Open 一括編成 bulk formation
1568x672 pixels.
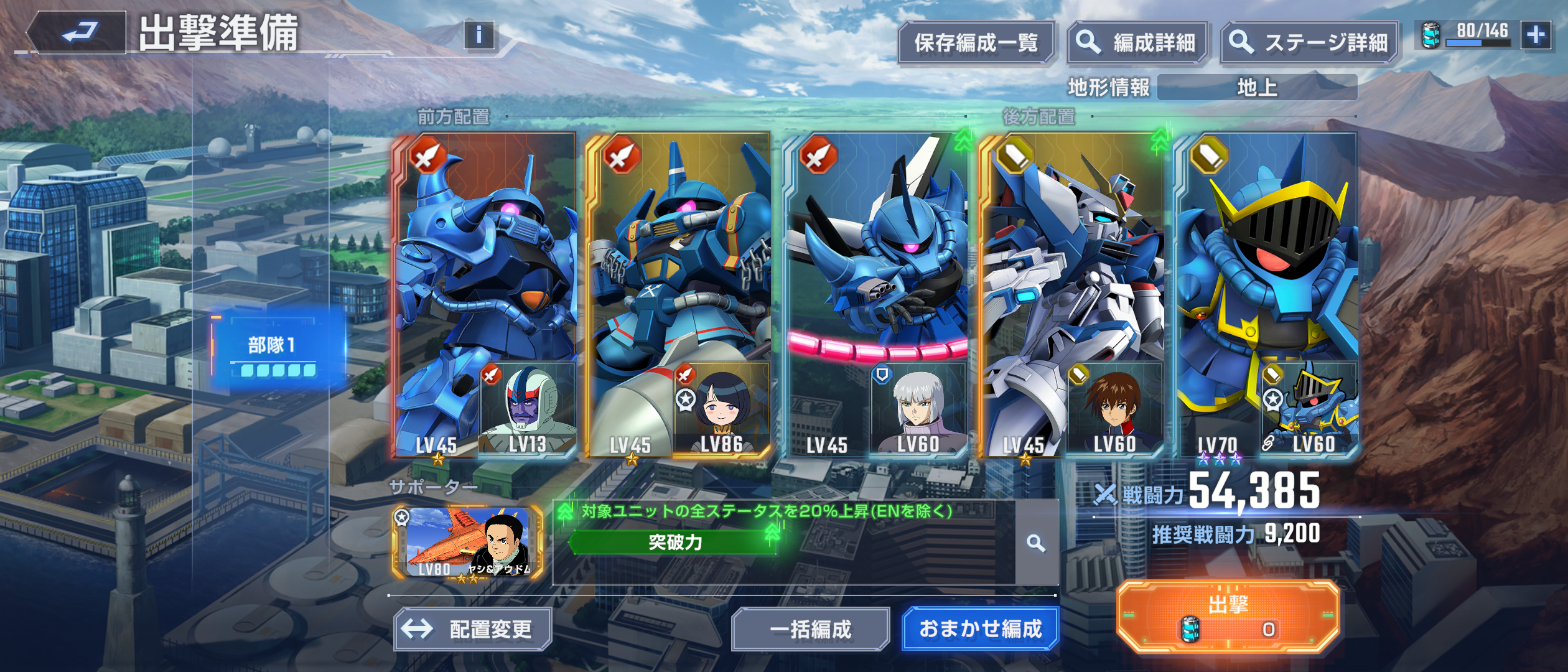[810, 629]
